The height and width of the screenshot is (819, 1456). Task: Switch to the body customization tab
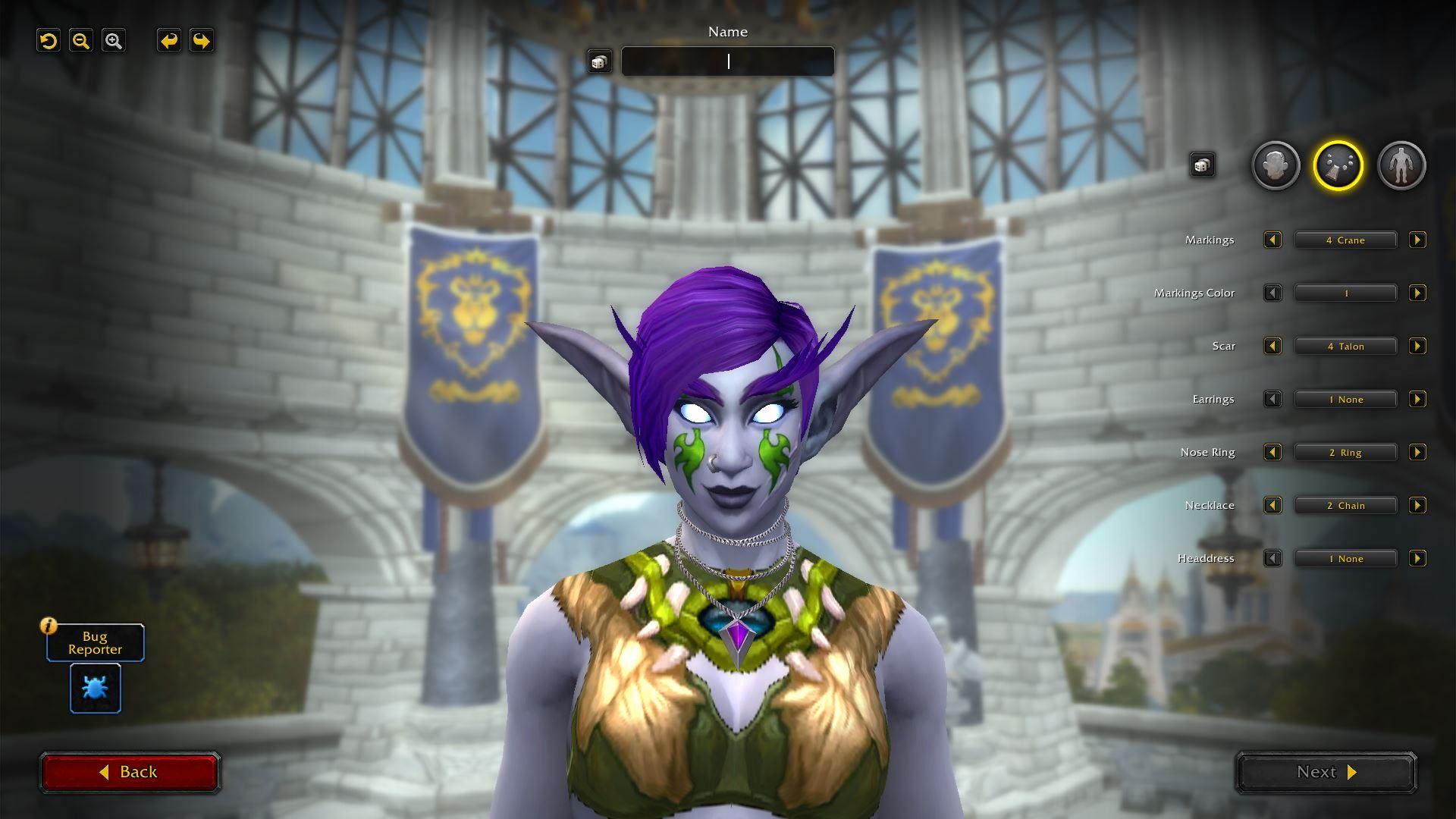[1401, 165]
